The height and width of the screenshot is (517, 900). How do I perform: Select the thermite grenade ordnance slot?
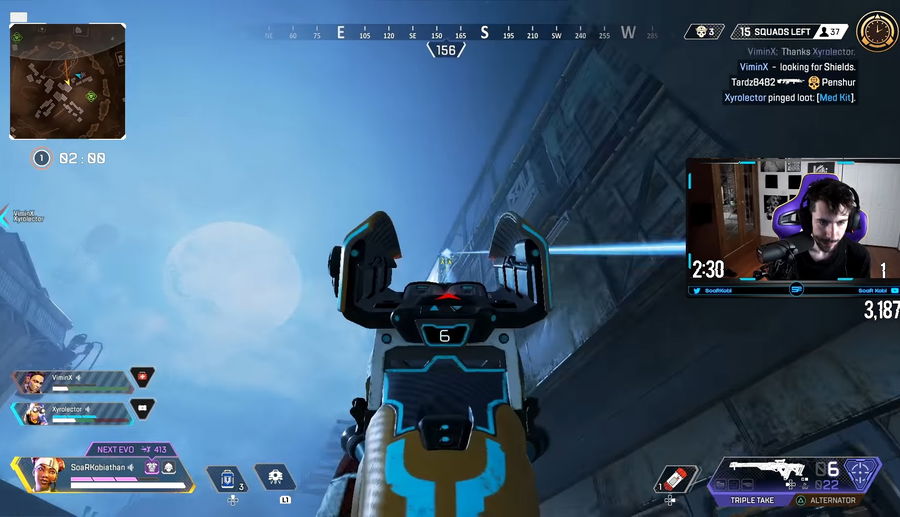click(x=673, y=478)
